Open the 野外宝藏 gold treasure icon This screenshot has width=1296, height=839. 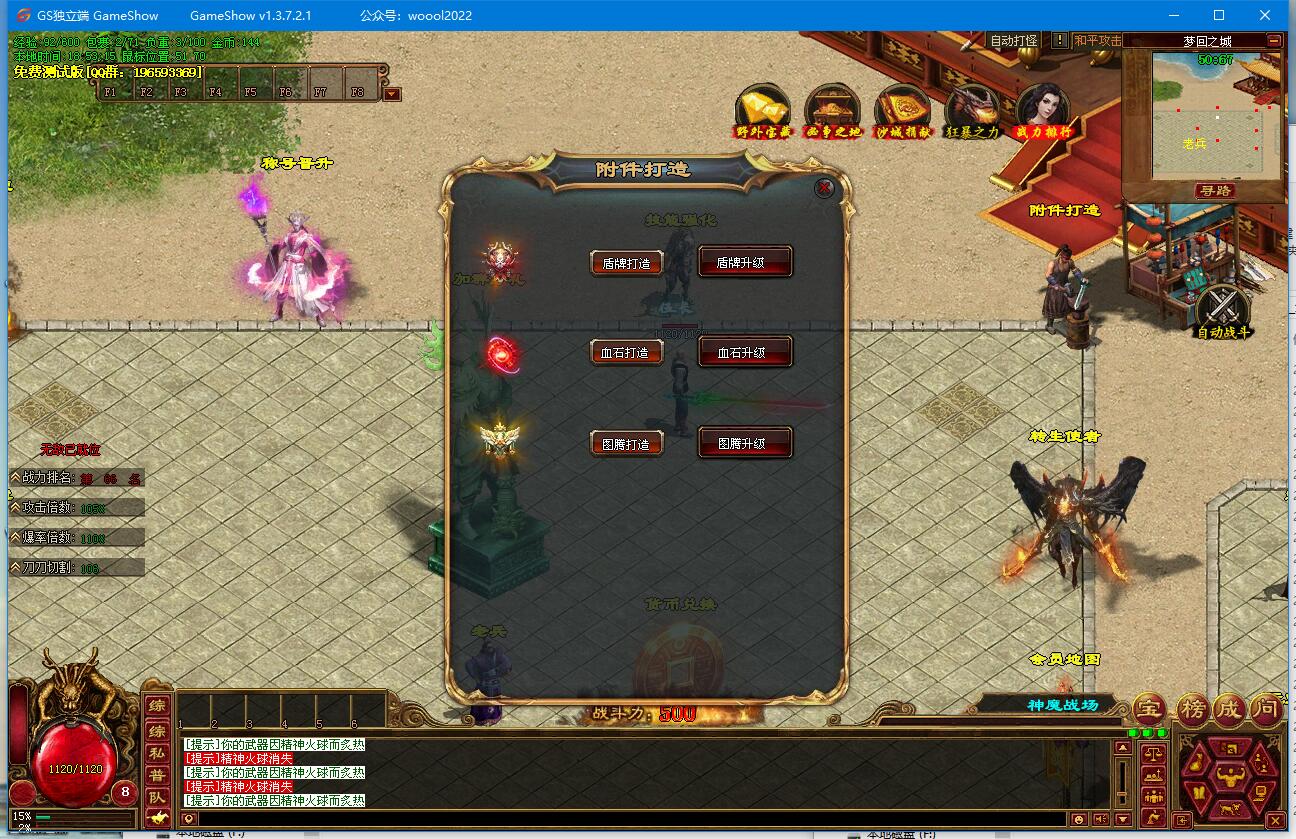762,108
